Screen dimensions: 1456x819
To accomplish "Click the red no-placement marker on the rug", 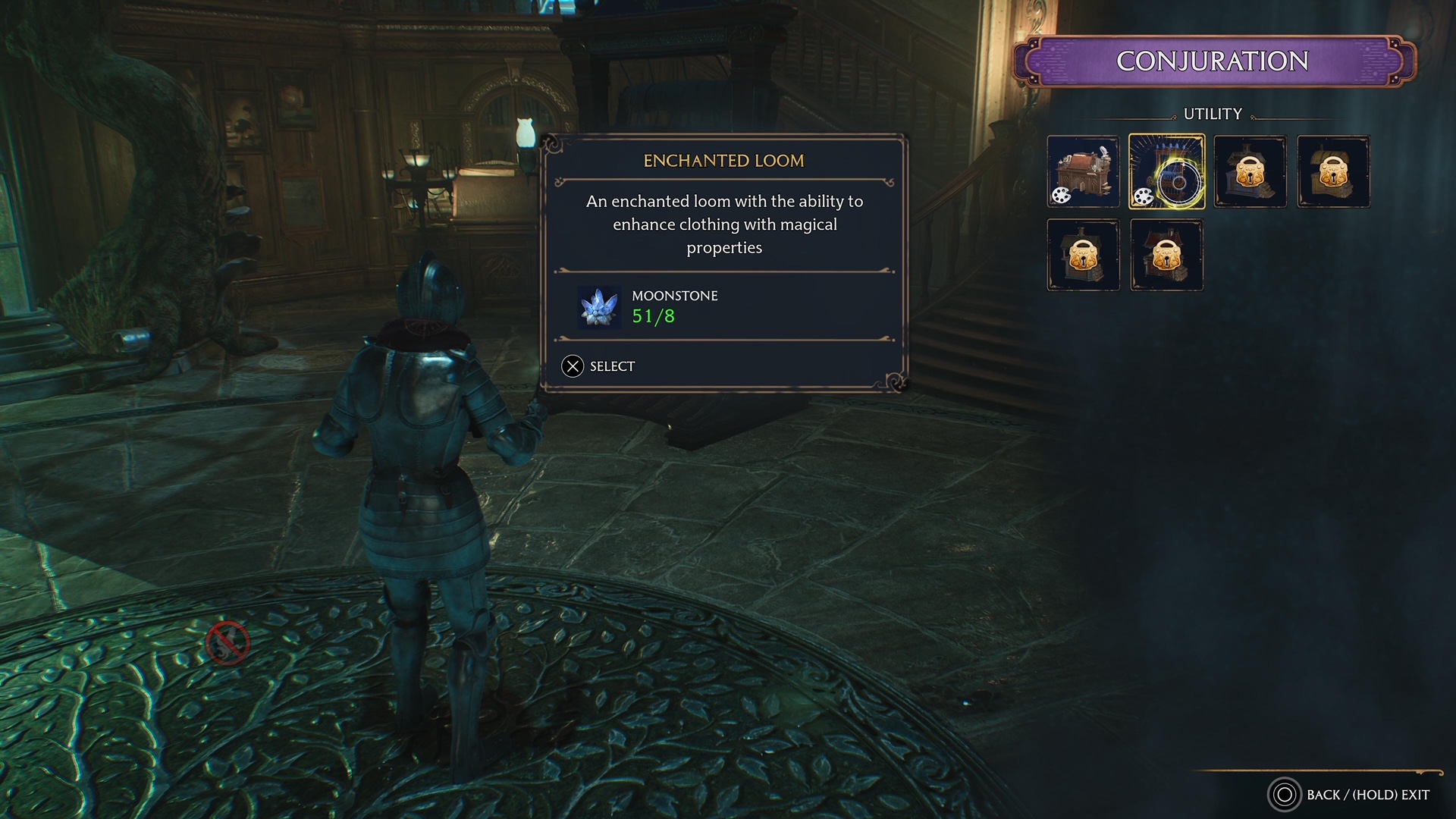I will (228, 644).
